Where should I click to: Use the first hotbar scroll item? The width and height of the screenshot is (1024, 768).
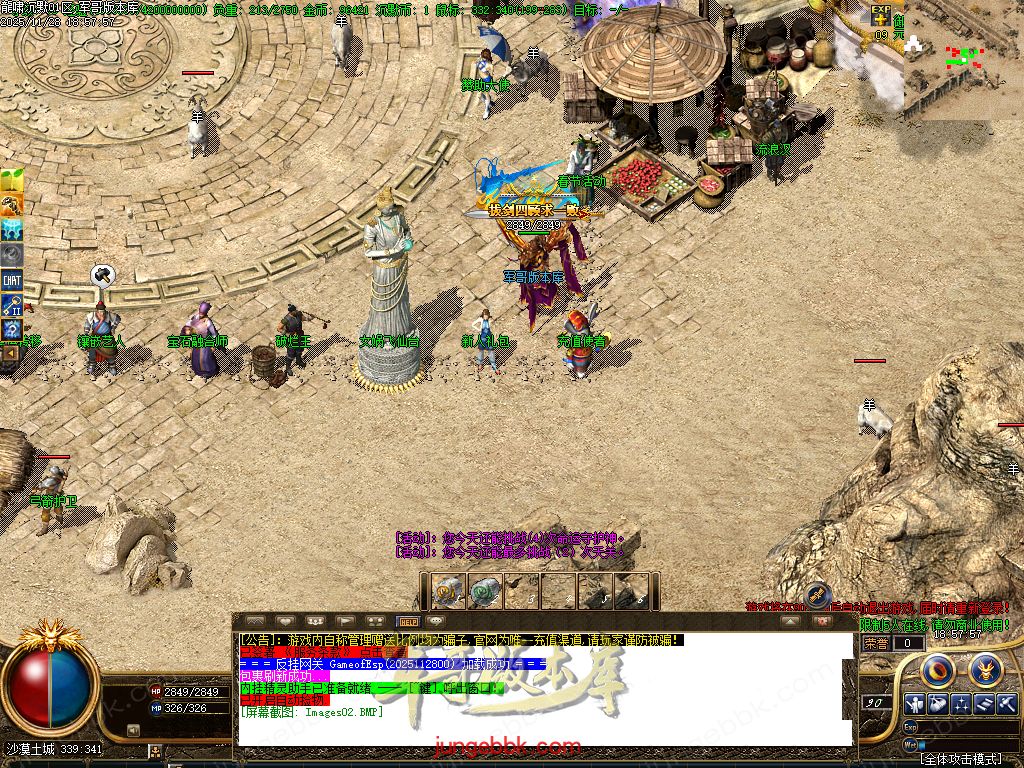(x=450, y=591)
